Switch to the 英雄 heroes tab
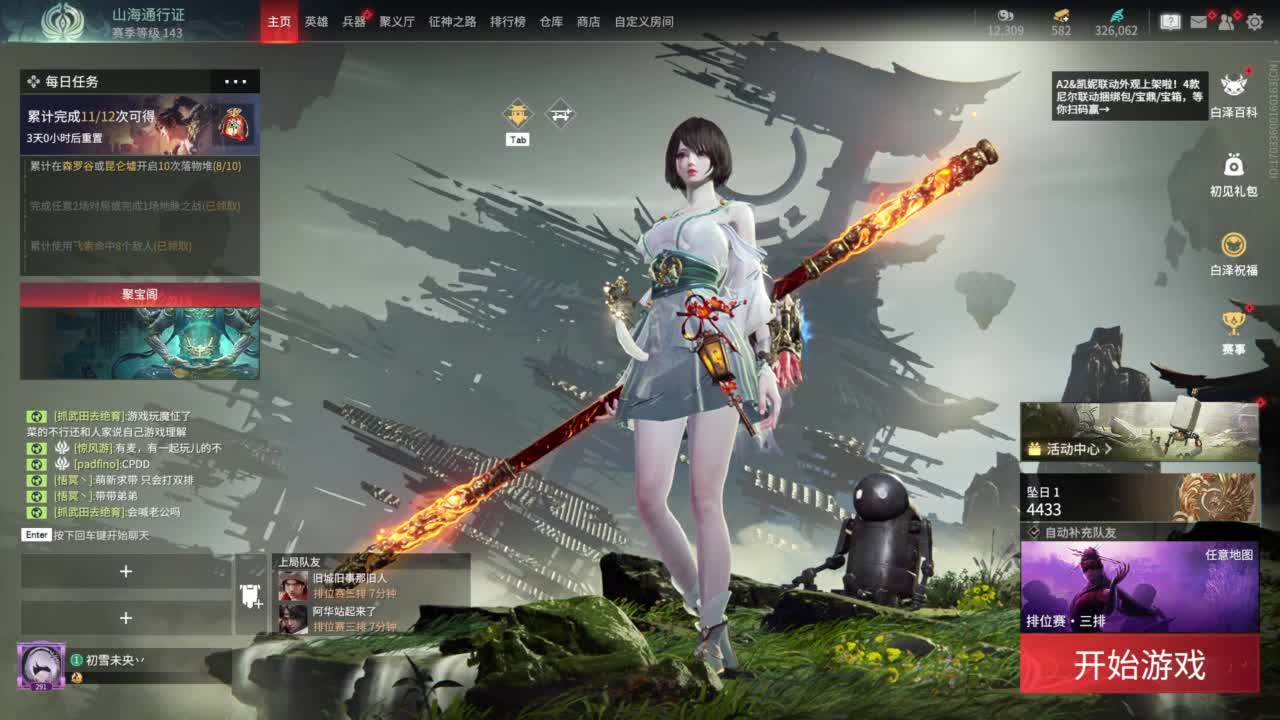The height and width of the screenshot is (720, 1280). point(315,20)
